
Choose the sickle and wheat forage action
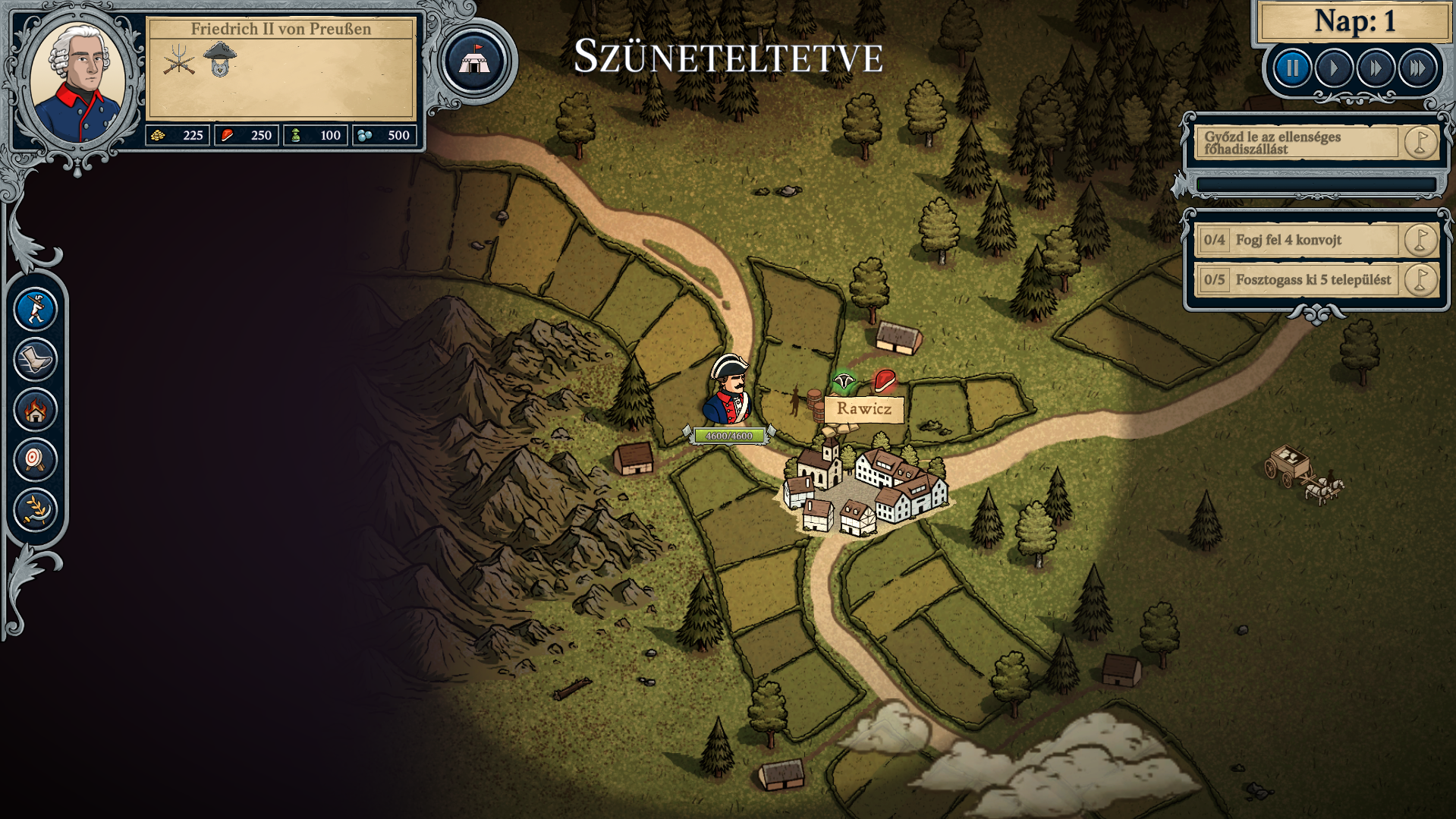click(35, 509)
